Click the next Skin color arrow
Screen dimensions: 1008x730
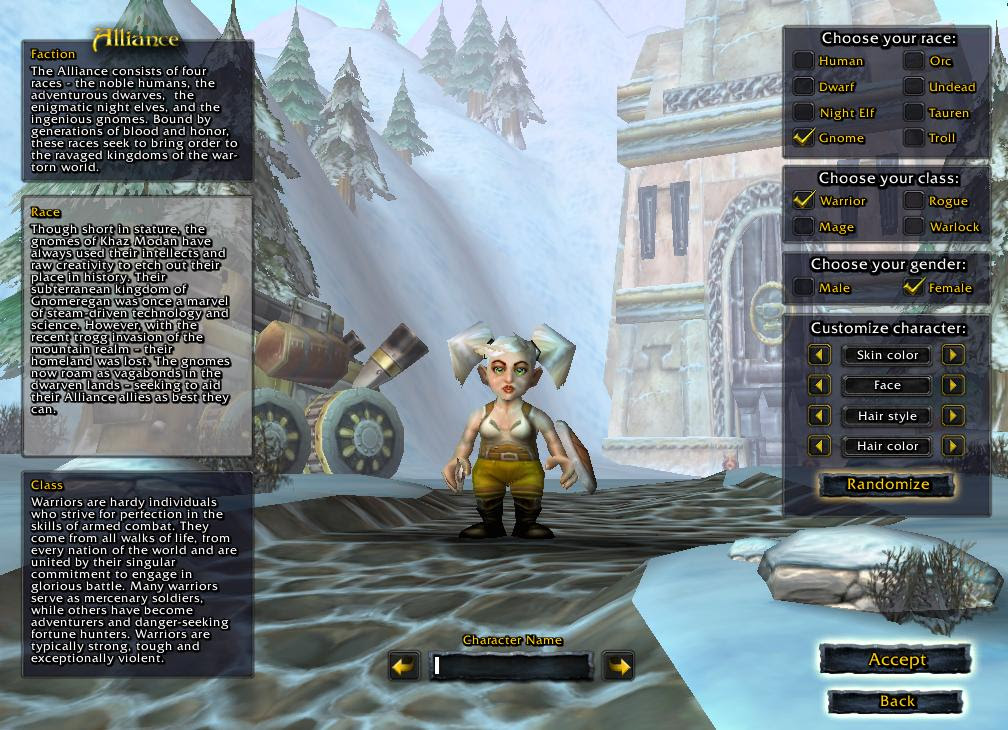click(x=953, y=355)
